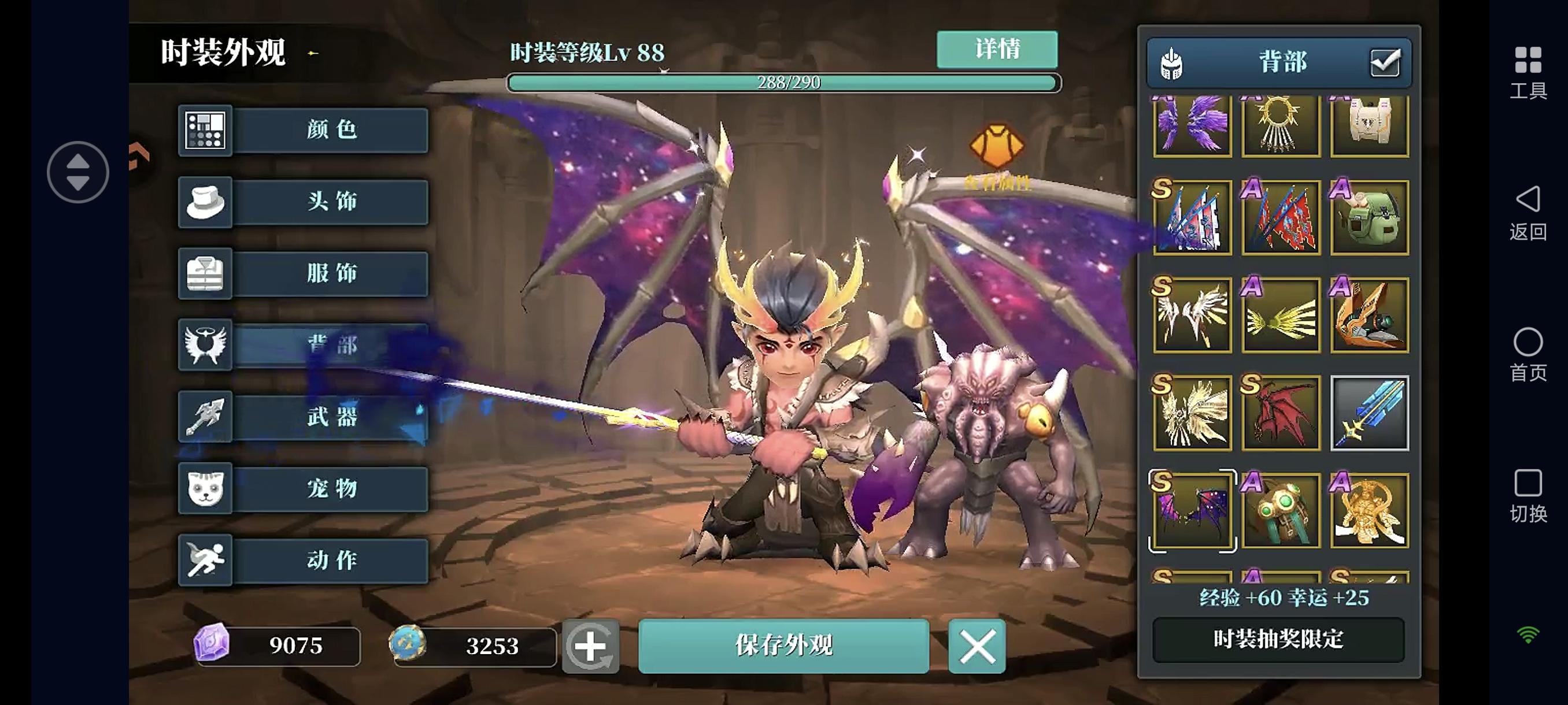Screen dimensions: 1568x705
Task: Click the hat icon beside 头饰
Action: [x=205, y=202]
